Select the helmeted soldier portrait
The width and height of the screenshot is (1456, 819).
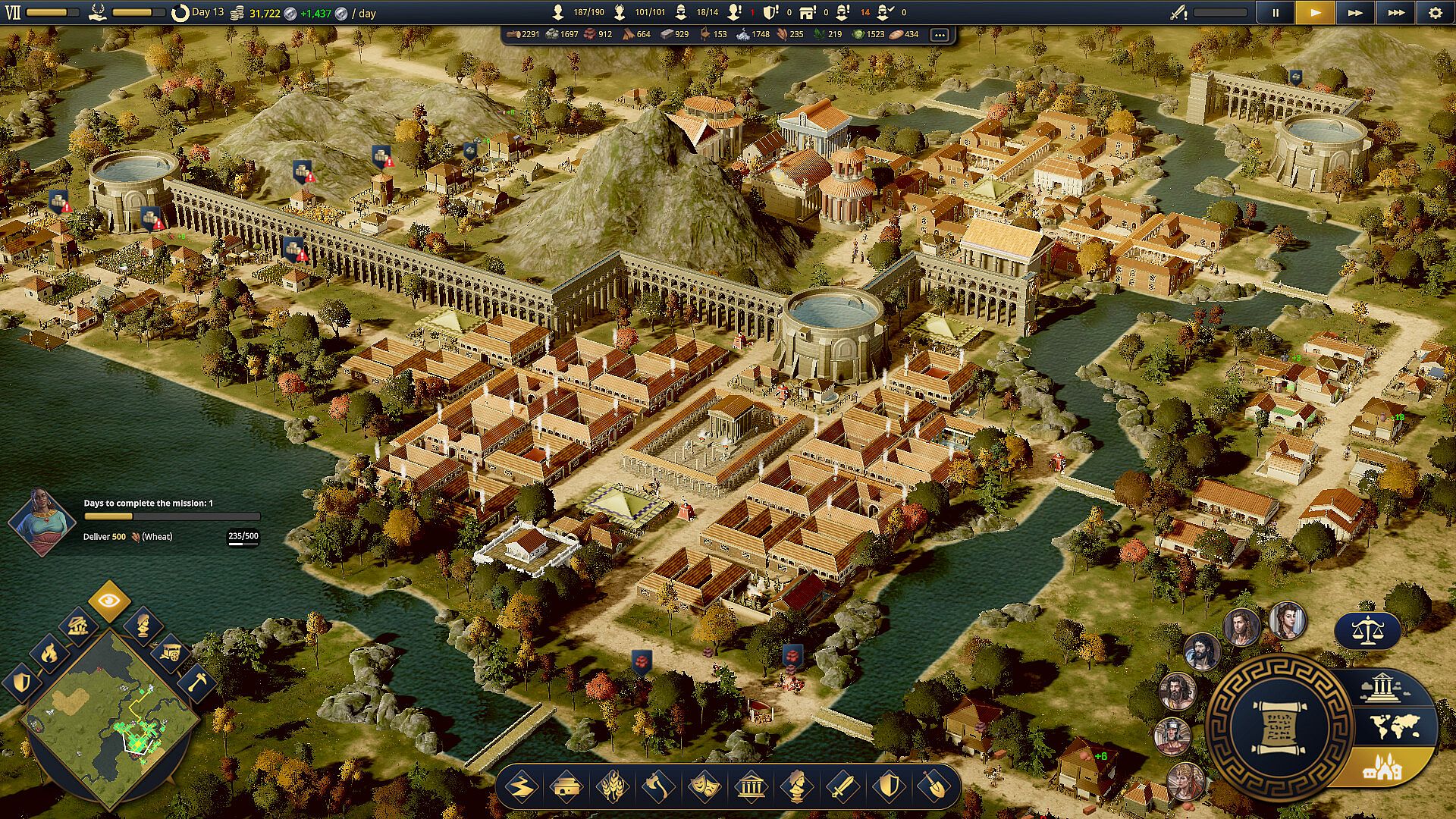click(x=1172, y=736)
